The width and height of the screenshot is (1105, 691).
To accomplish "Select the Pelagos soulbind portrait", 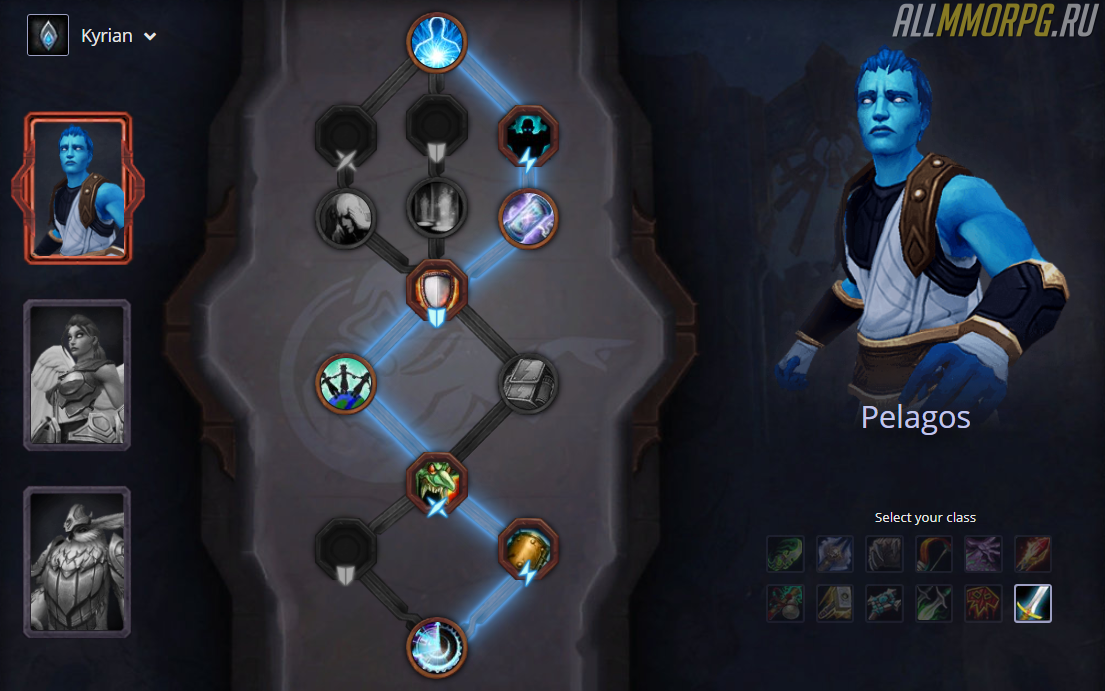I will tap(78, 188).
